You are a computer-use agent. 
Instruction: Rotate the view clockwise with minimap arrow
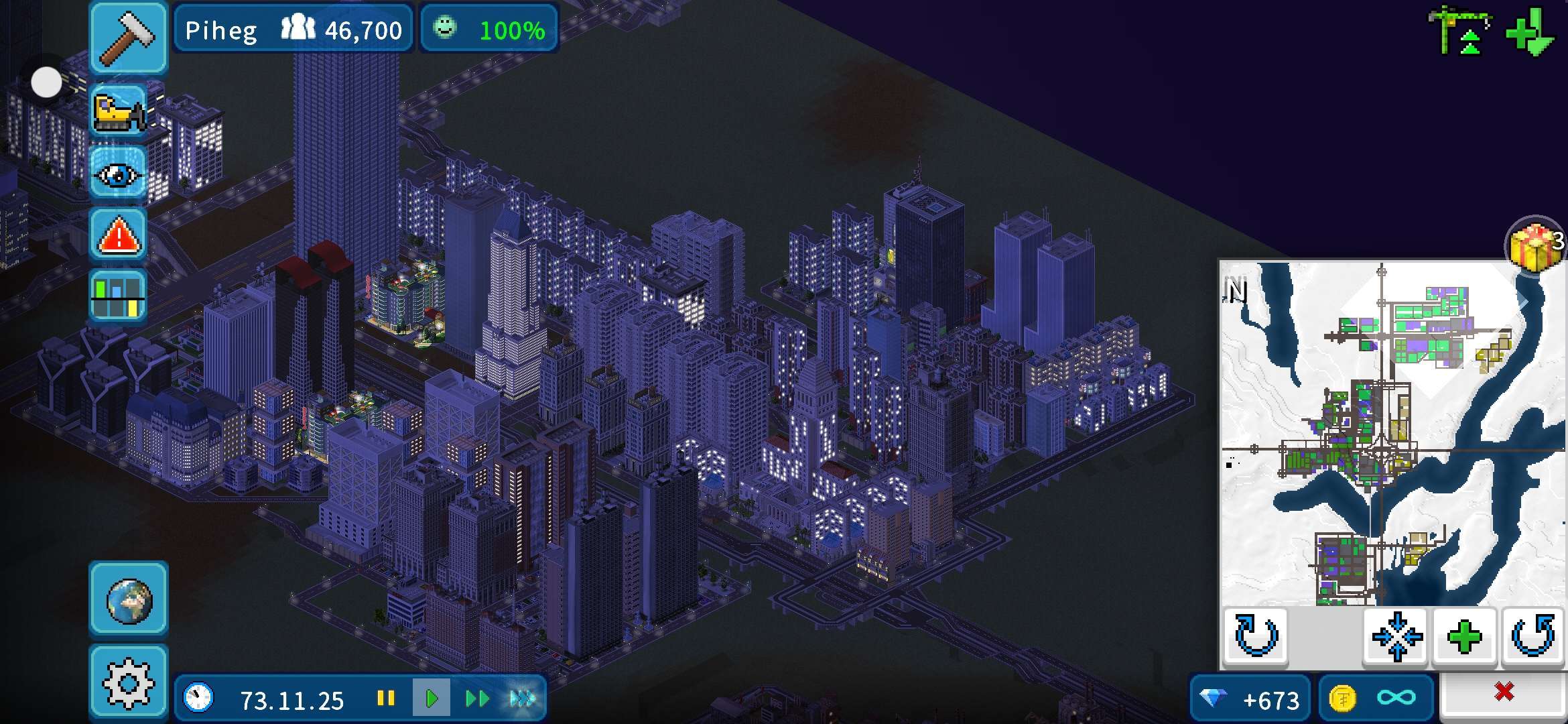click(1256, 636)
